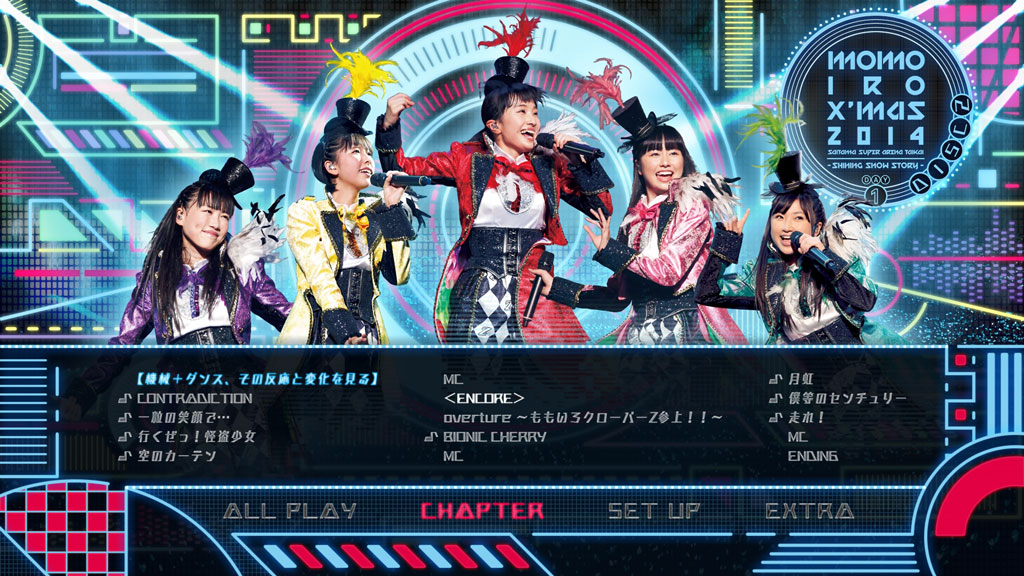Select the BIONIC CHERRY track
Image resolution: width=1024 pixels, height=576 pixels.
[495, 437]
